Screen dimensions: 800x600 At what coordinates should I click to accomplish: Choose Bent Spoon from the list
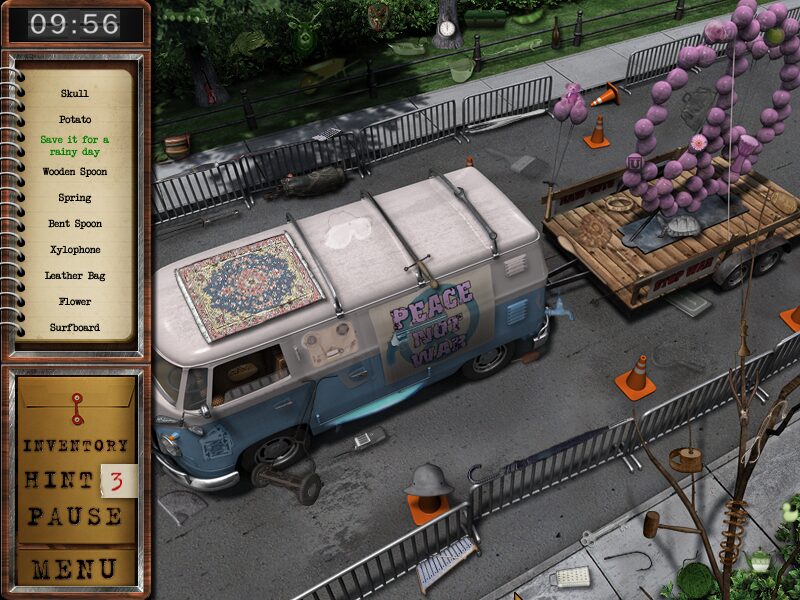(74, 224)
